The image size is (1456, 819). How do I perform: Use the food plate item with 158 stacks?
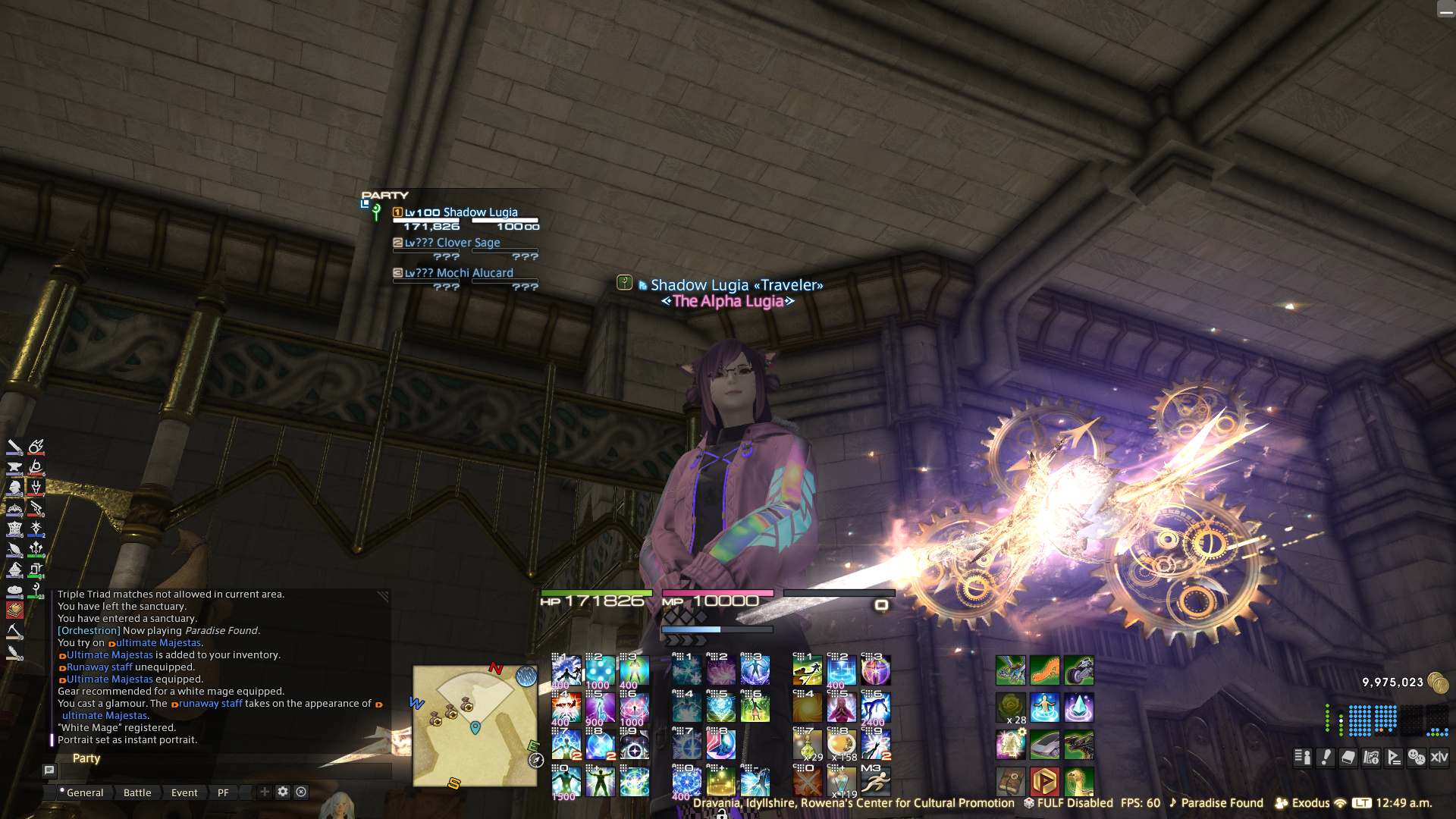[x=841, y=745]
